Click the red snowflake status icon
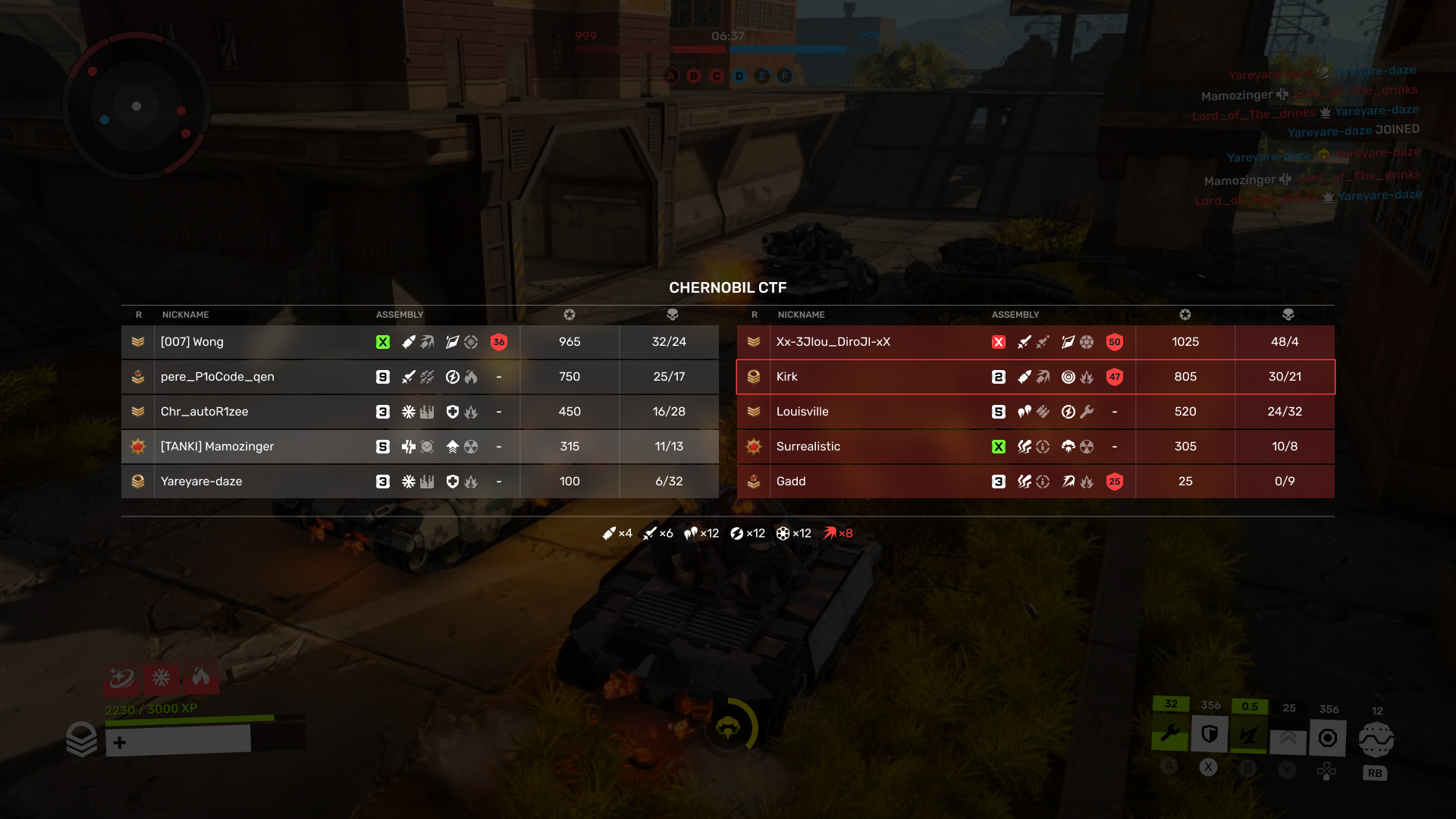This screenshot has height=819, width=1456. click(x=161, y=677)
